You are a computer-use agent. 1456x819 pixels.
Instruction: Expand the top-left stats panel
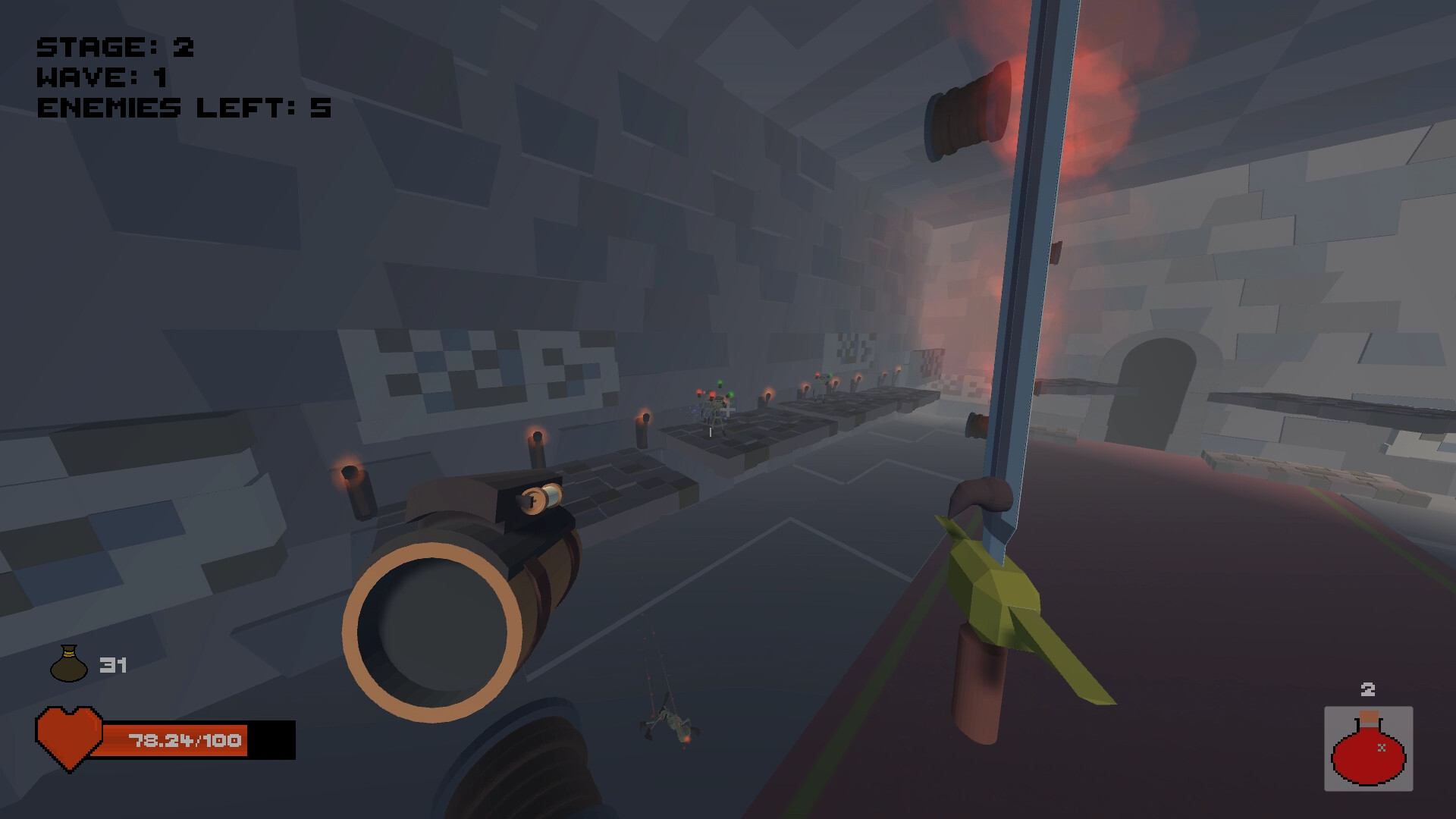186,76
